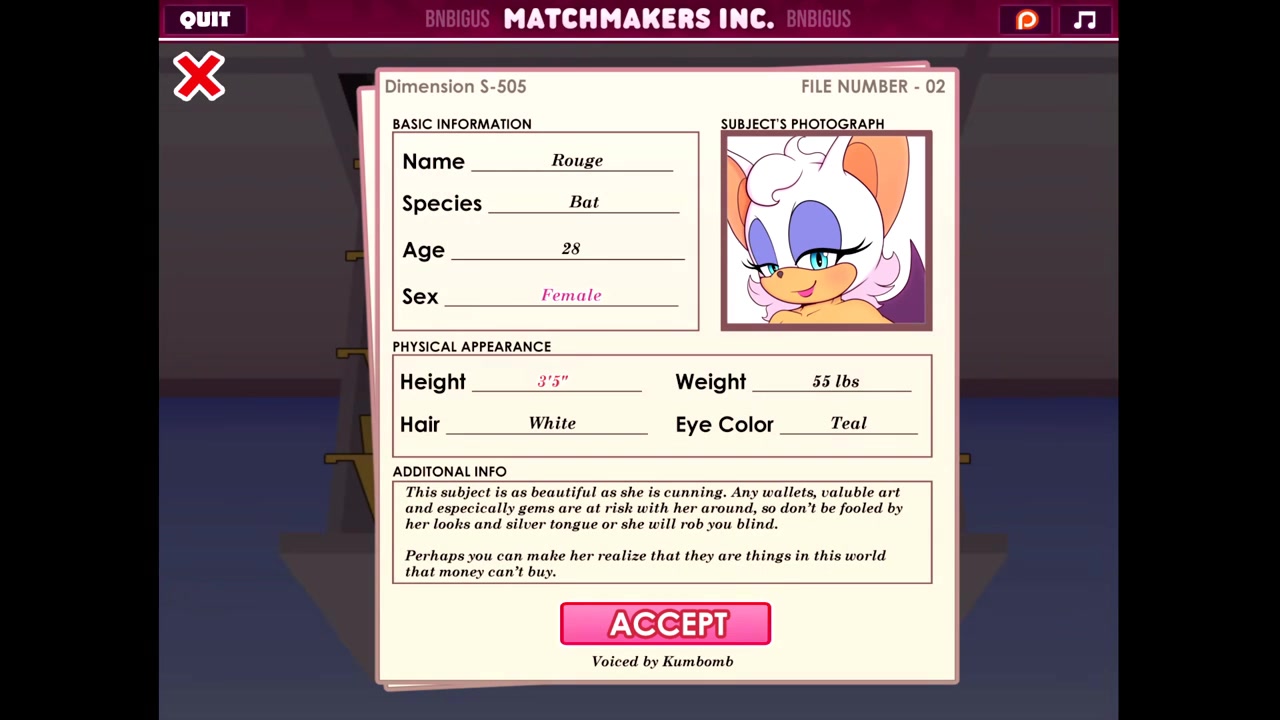
Task: Accept Rouge's matchmaking file
Action: pos(665,624)
